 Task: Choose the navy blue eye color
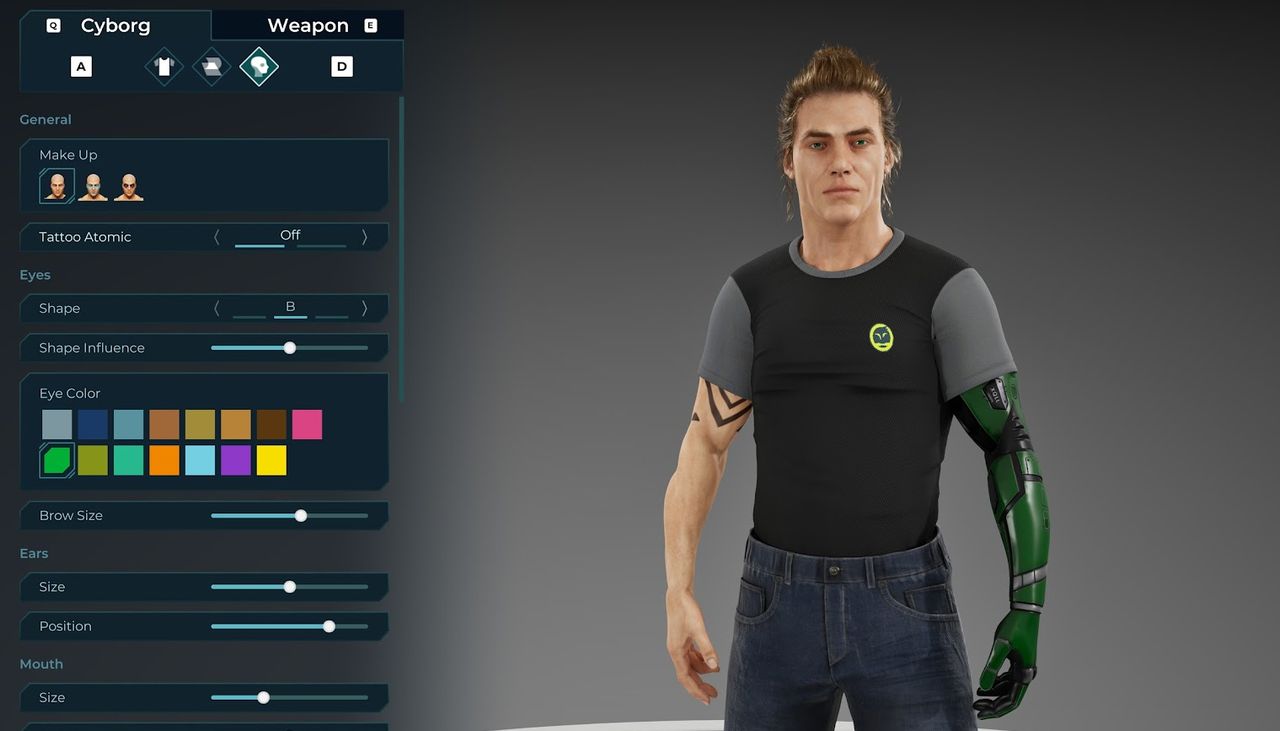(93, 425)
